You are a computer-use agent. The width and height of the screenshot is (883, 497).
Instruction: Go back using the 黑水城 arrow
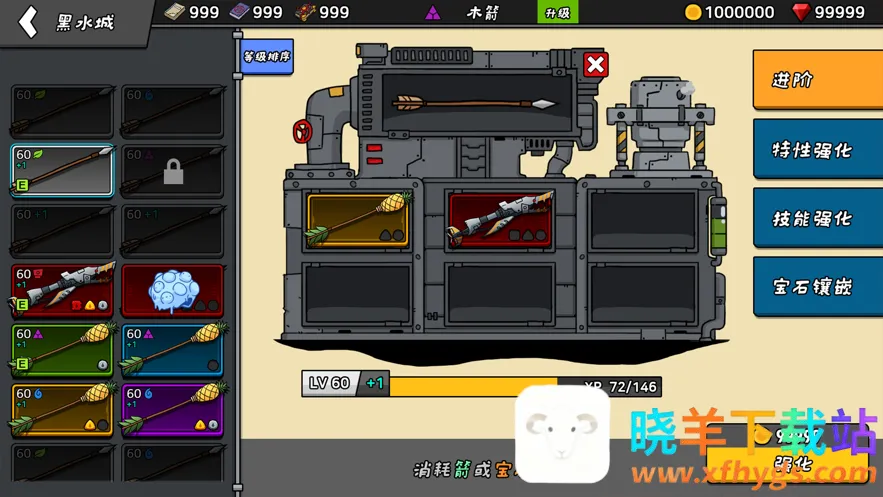[x=28, y=22]
